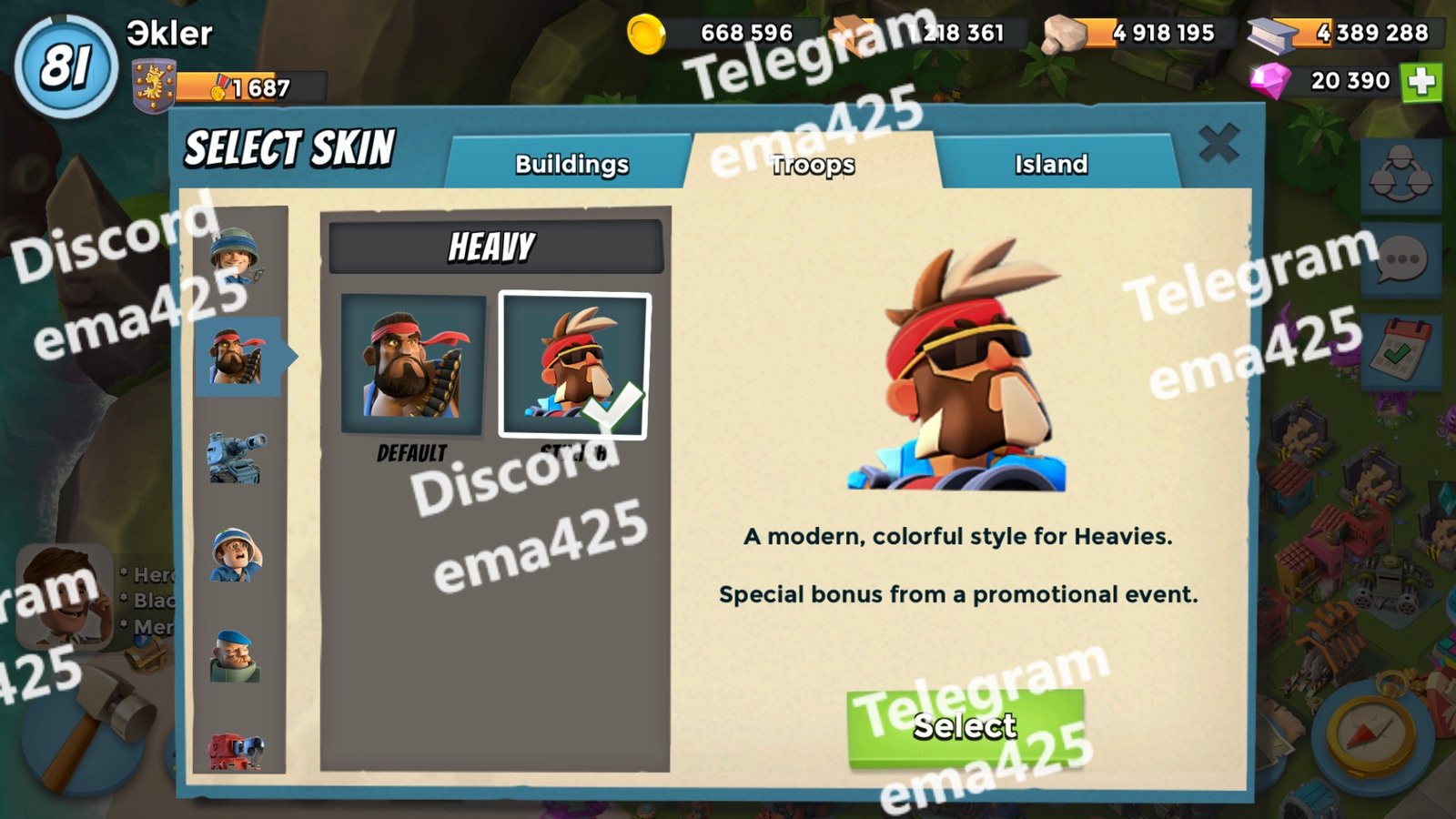Select the Medic troop in the sidebar
Screen dimensions: 1456x819
237,554
